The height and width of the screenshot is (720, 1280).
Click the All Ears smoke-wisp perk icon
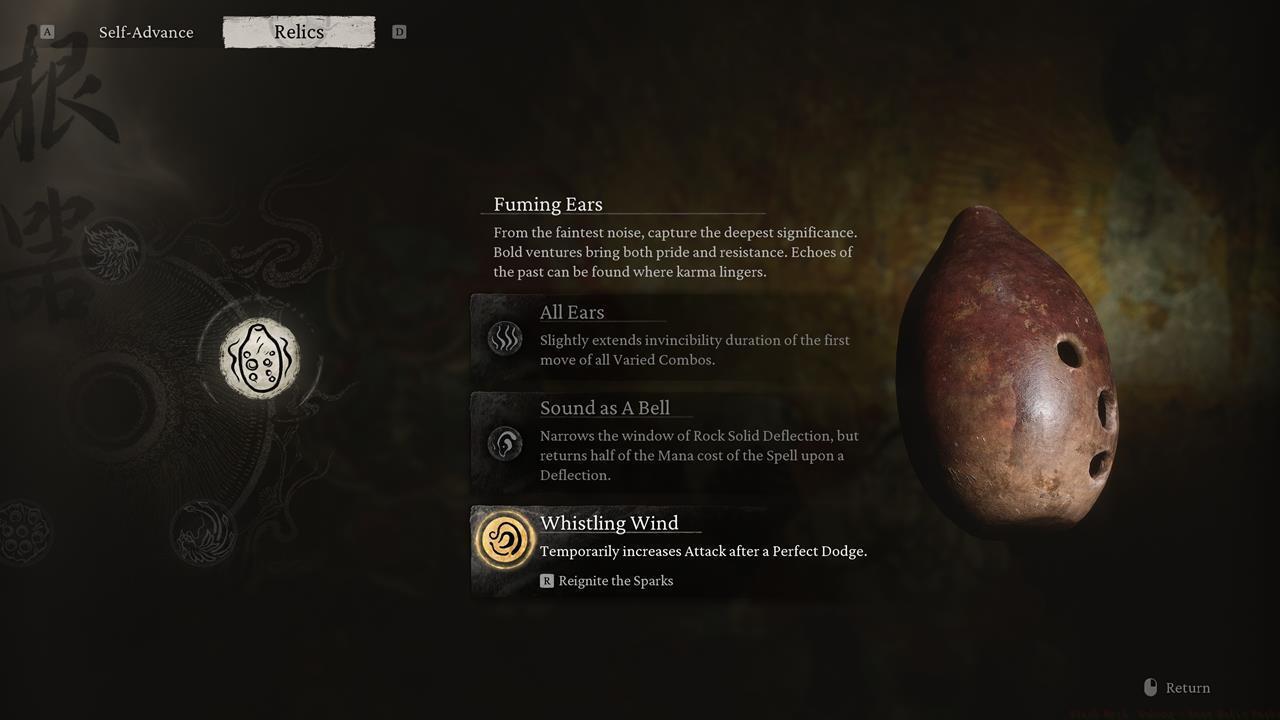pyautogui.click(x=505, y=339)
